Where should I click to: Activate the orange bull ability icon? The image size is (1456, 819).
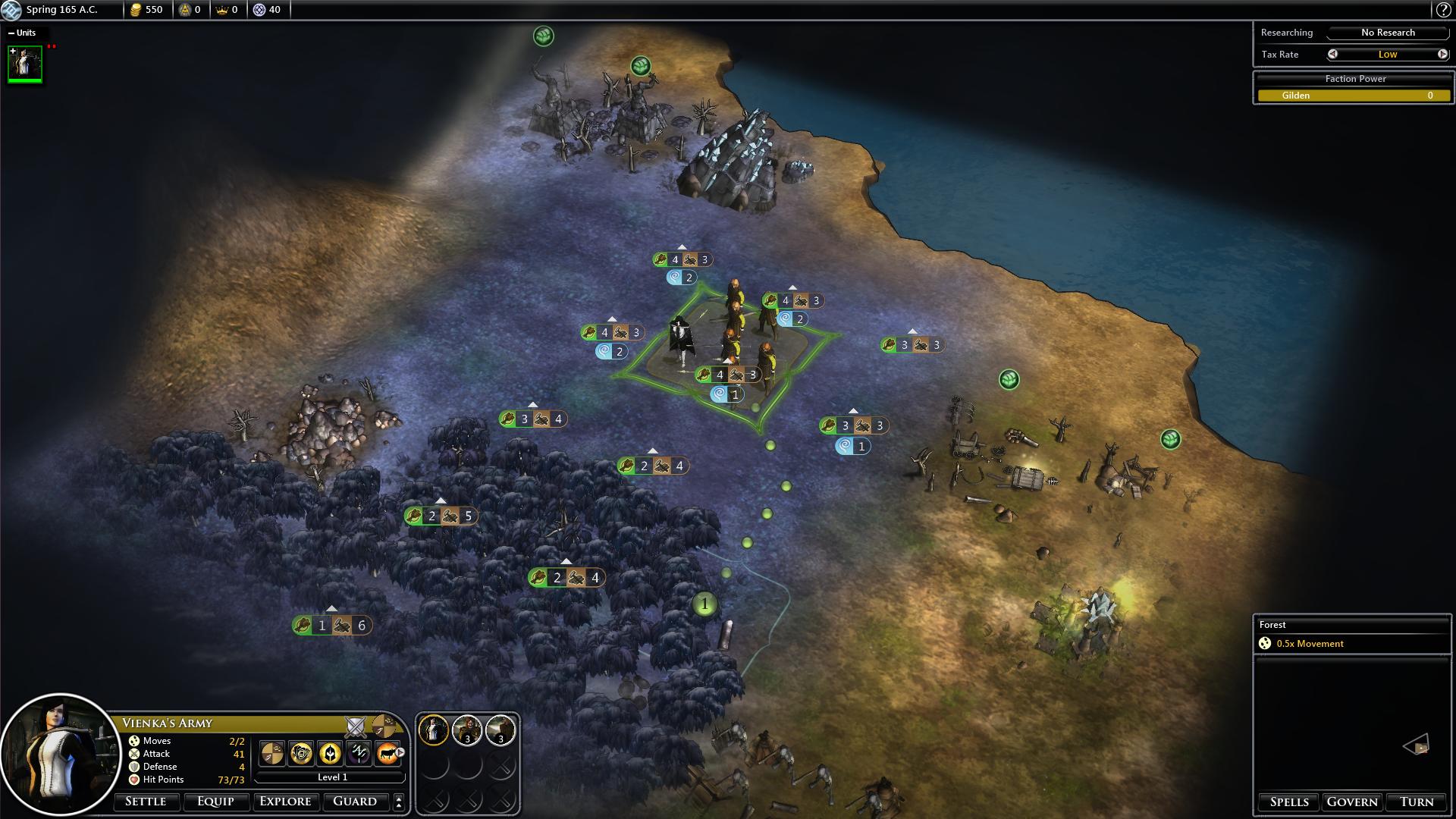pos(387,753)
